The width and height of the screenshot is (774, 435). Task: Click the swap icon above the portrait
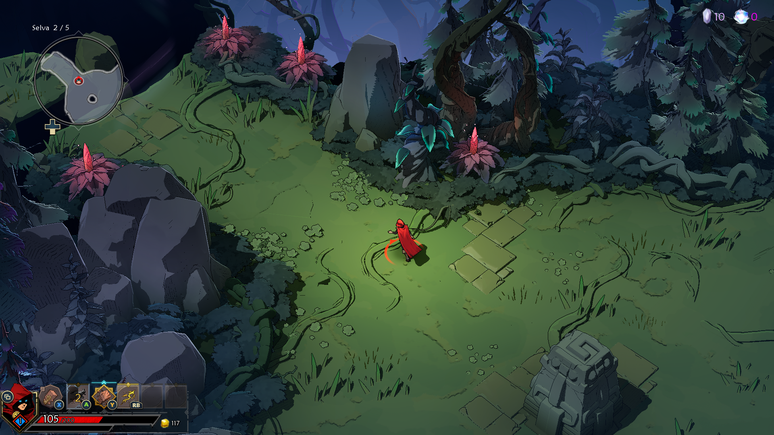coord(8,396)
